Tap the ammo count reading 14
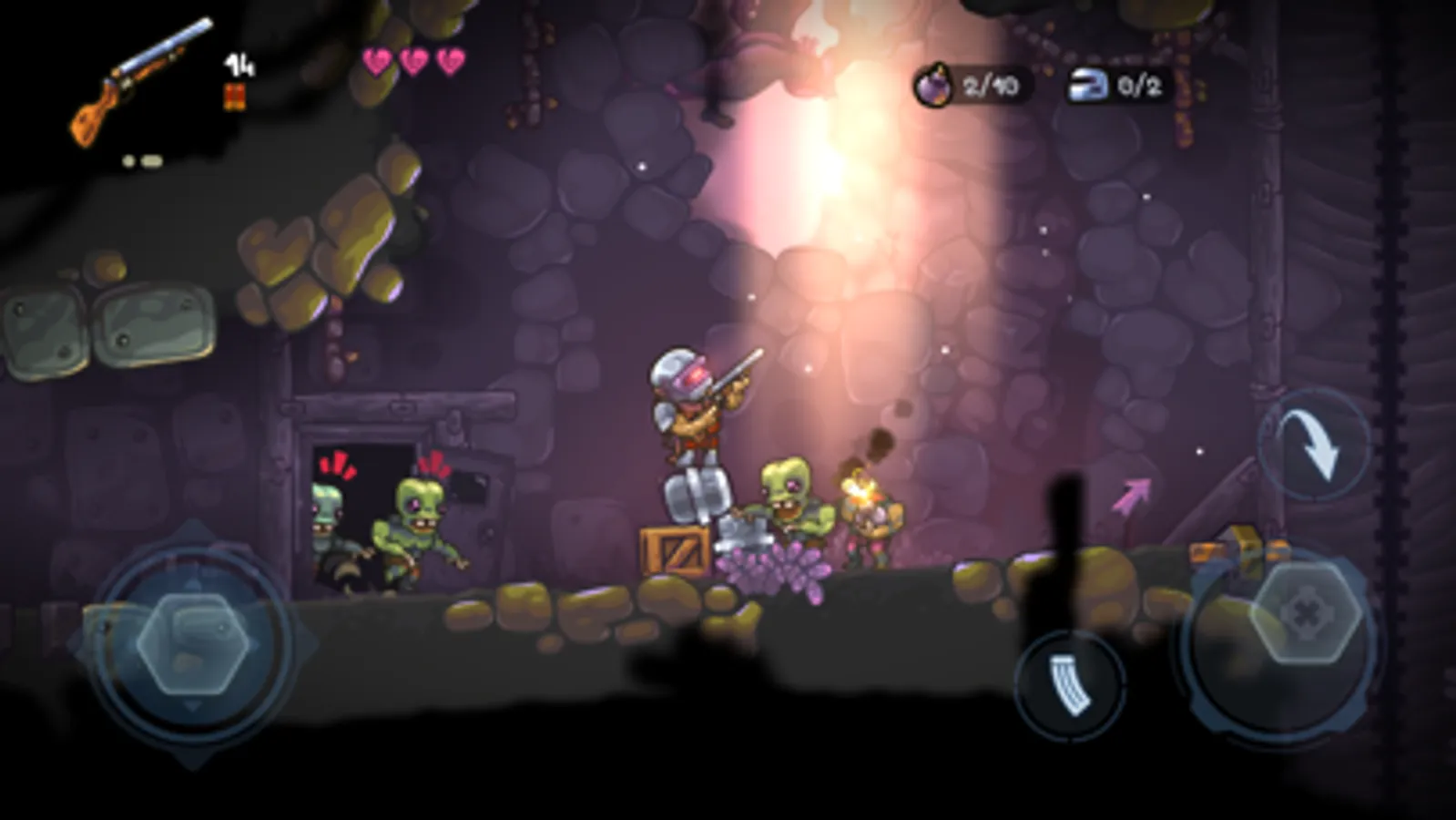 point(239,66)
